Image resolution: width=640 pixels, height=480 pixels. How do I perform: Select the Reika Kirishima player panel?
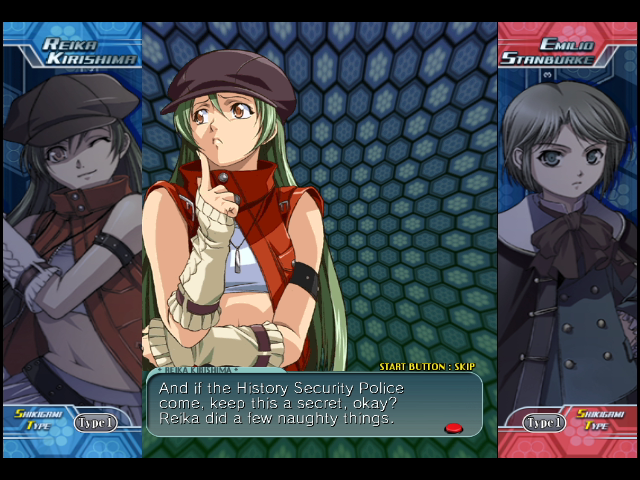[72, 240]
